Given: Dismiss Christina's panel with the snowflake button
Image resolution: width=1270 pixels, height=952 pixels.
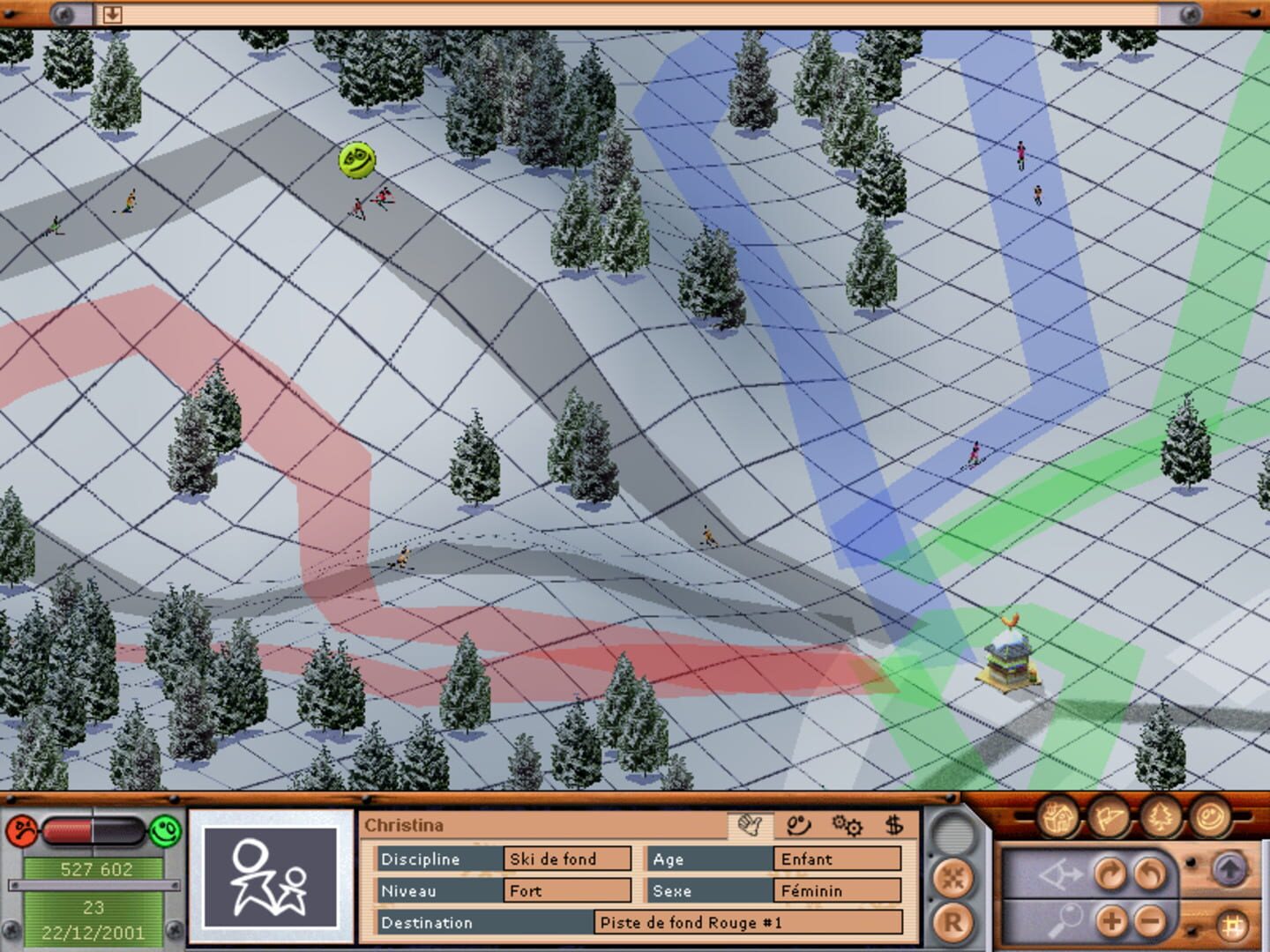Looking at the screenshot, I should point(953,874).
